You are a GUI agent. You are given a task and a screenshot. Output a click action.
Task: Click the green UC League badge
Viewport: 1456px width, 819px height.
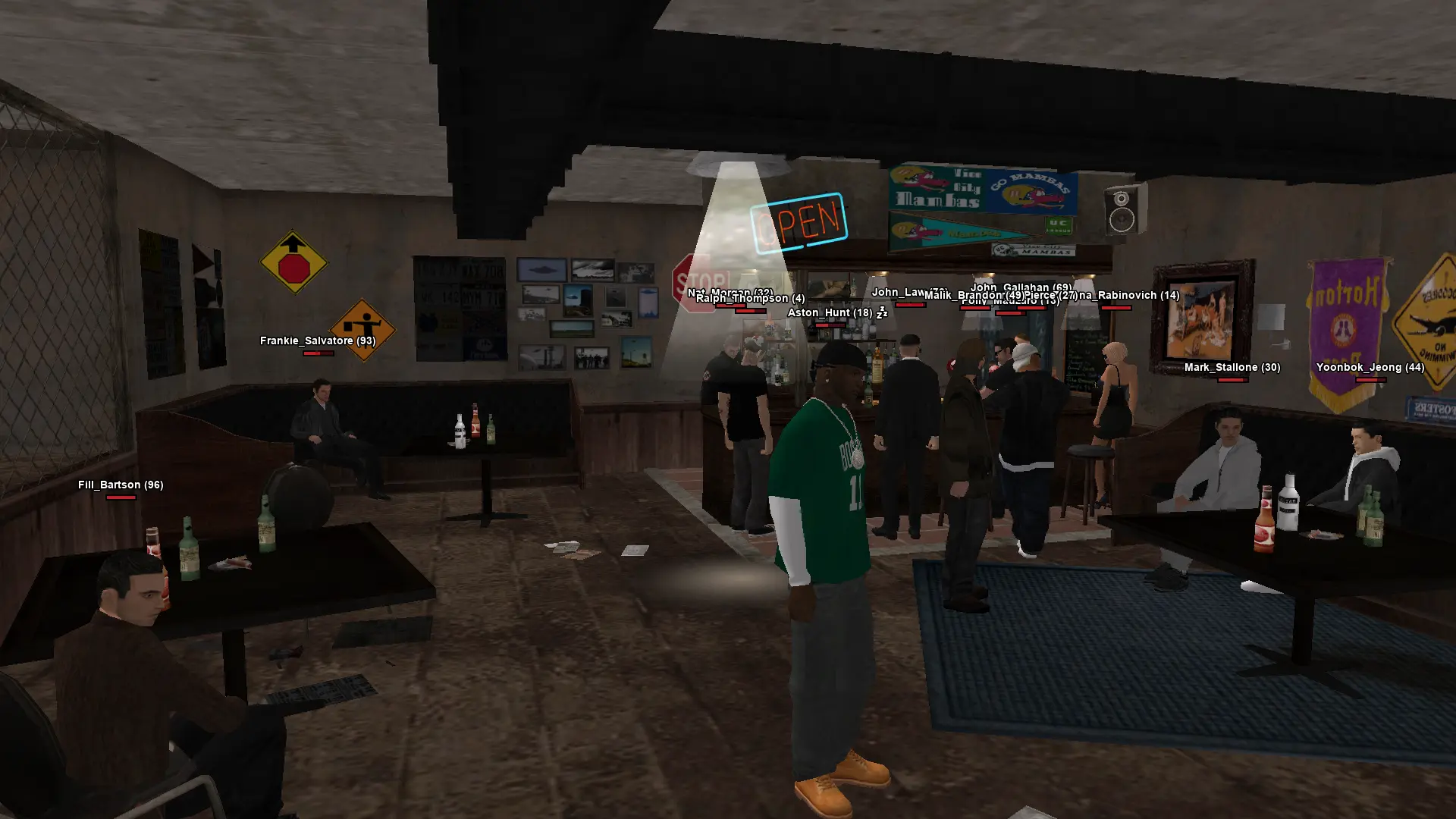tap(1059, 226)
